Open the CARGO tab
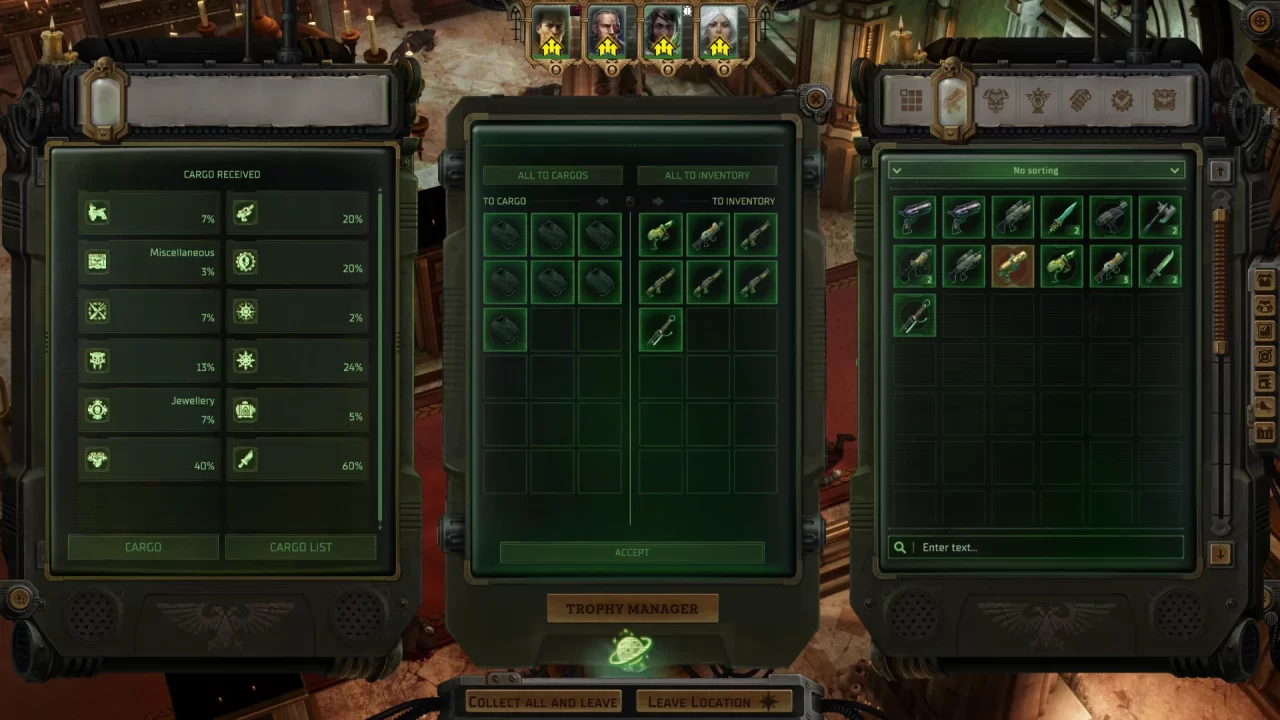The height and width of the screenshot is (720, 1280). (x=143, y=547)
